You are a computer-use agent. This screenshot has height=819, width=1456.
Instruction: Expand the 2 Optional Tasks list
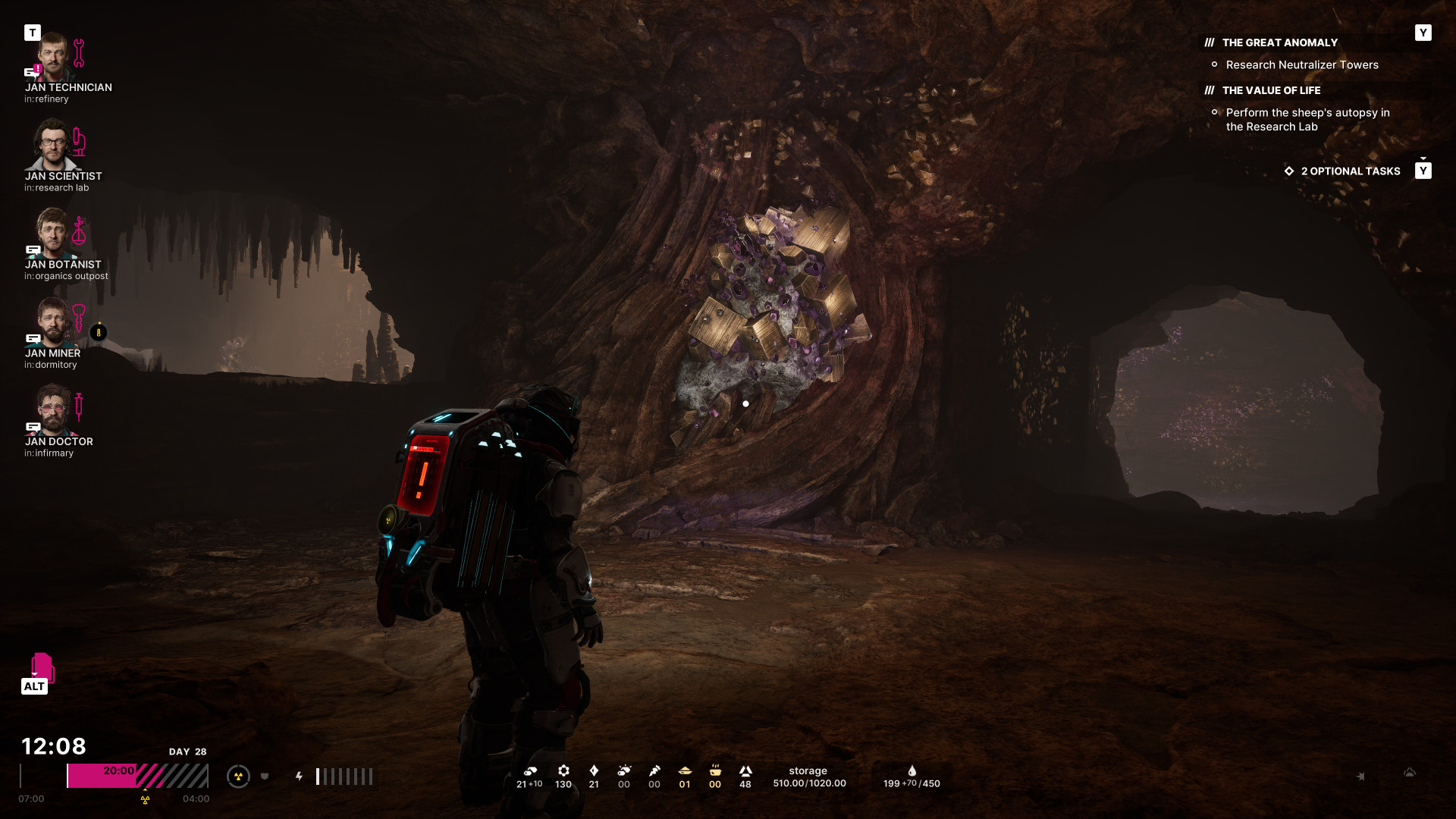point(1350,171)
